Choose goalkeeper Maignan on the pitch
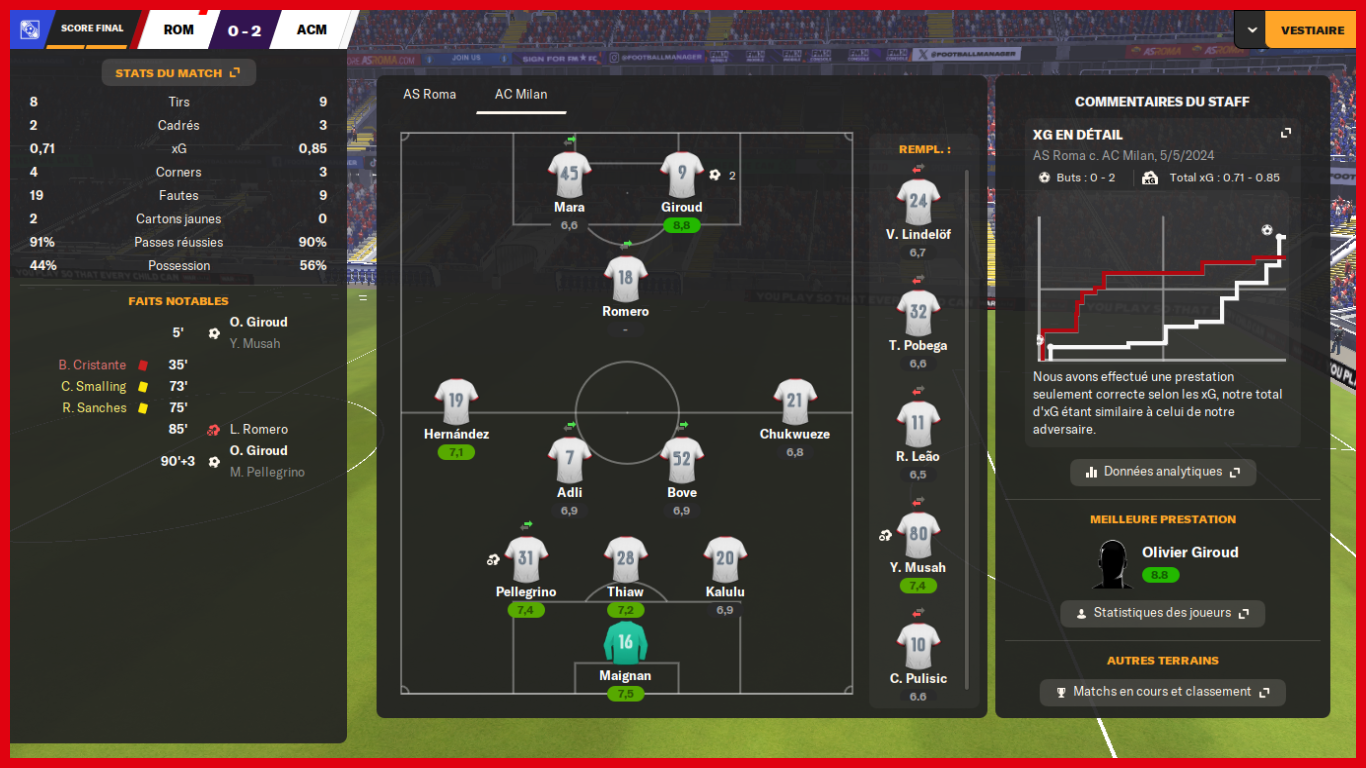Screen dimensions: 1366x768 [x=625, y=645]
